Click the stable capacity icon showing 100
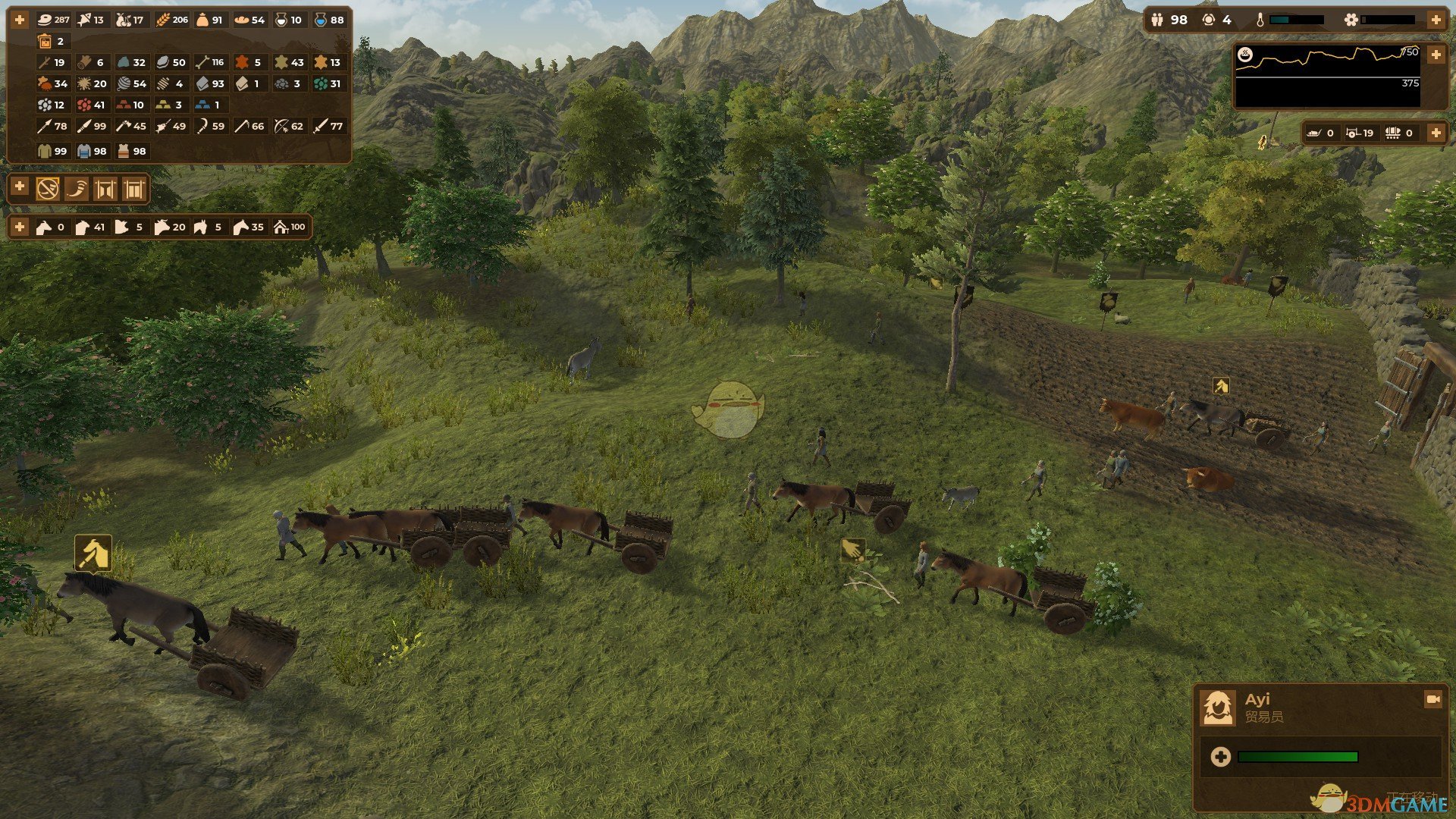 [x=290, y=227]
